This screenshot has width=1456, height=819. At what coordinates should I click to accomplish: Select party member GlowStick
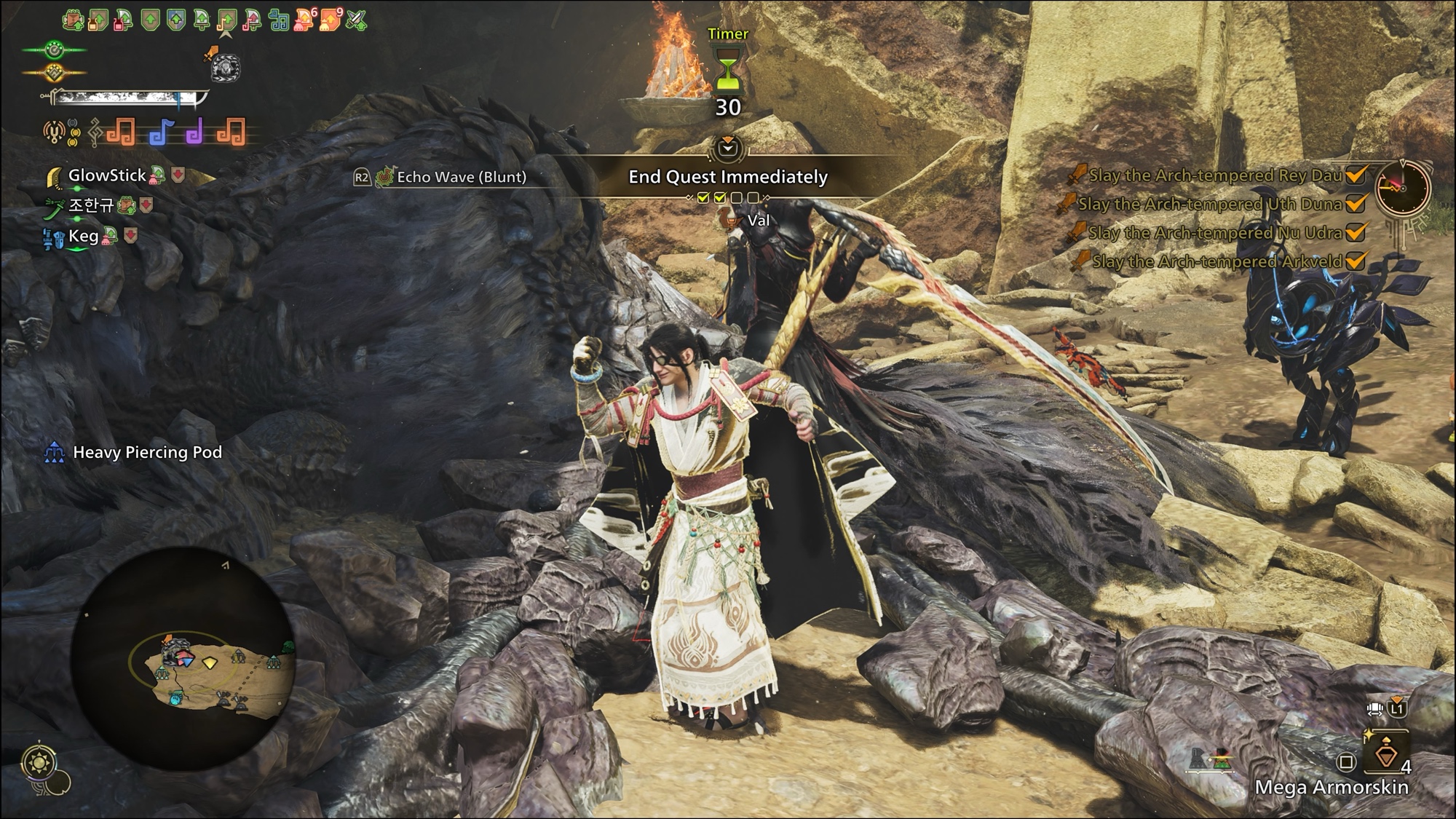[x=107, y=175]
